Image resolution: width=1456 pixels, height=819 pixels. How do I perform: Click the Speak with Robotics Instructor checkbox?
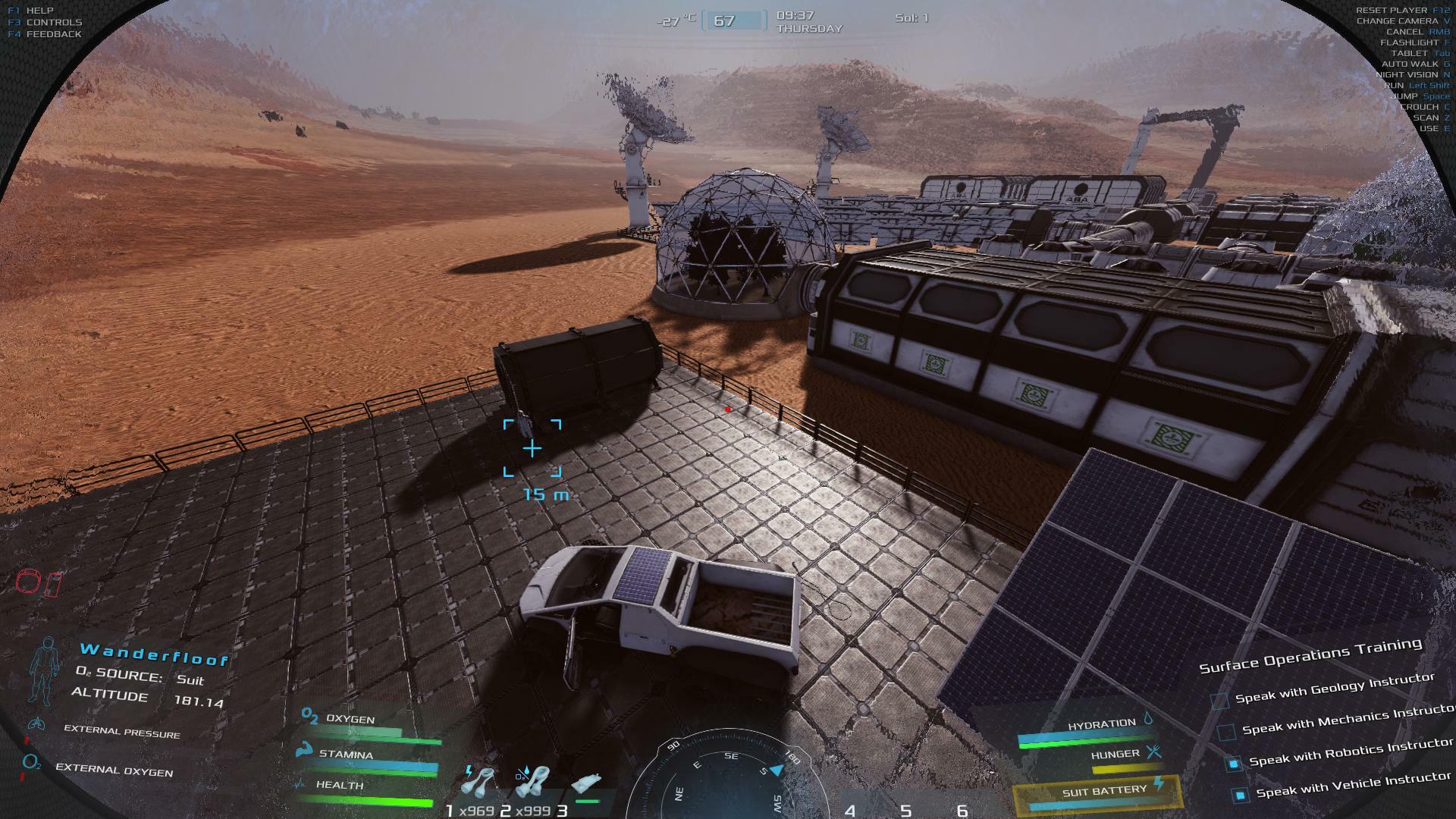(x=1233, y=764)
